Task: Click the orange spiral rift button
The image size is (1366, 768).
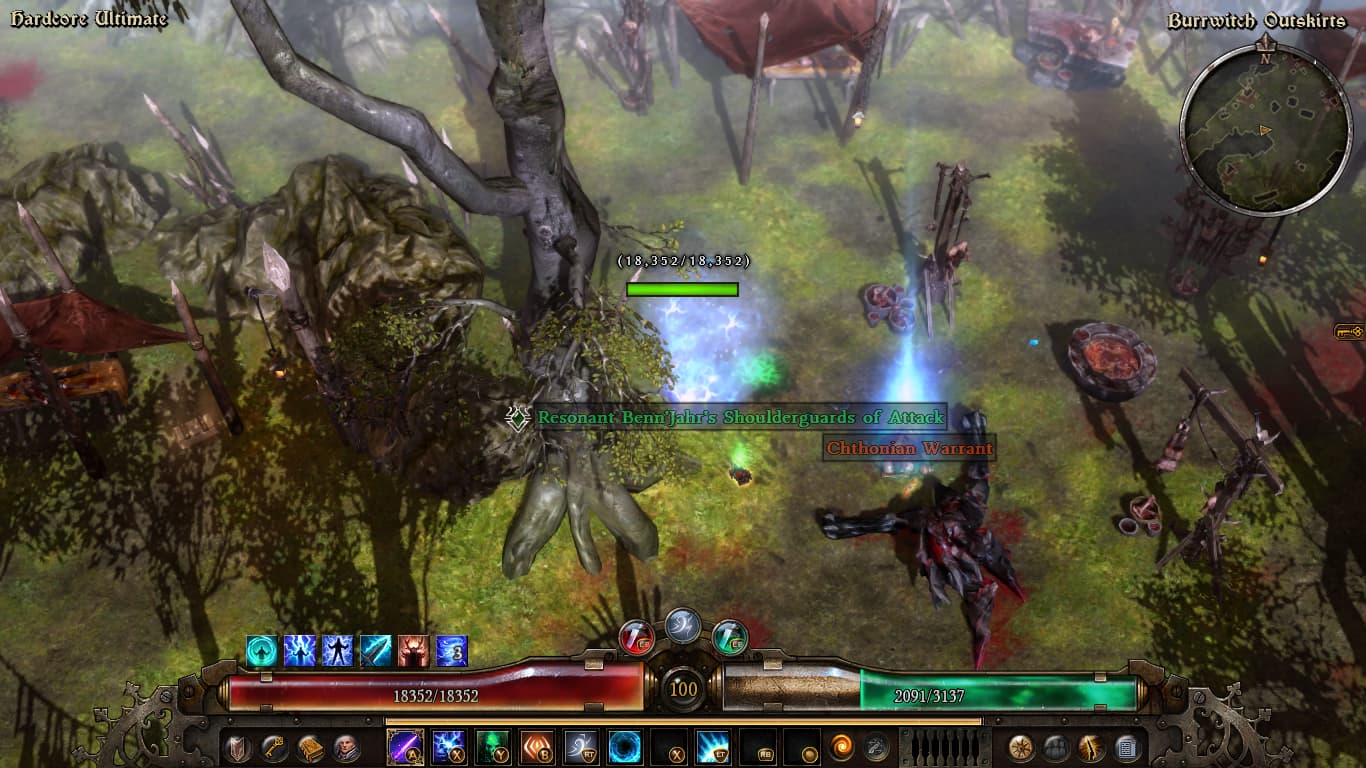Action: click(841, 747)
